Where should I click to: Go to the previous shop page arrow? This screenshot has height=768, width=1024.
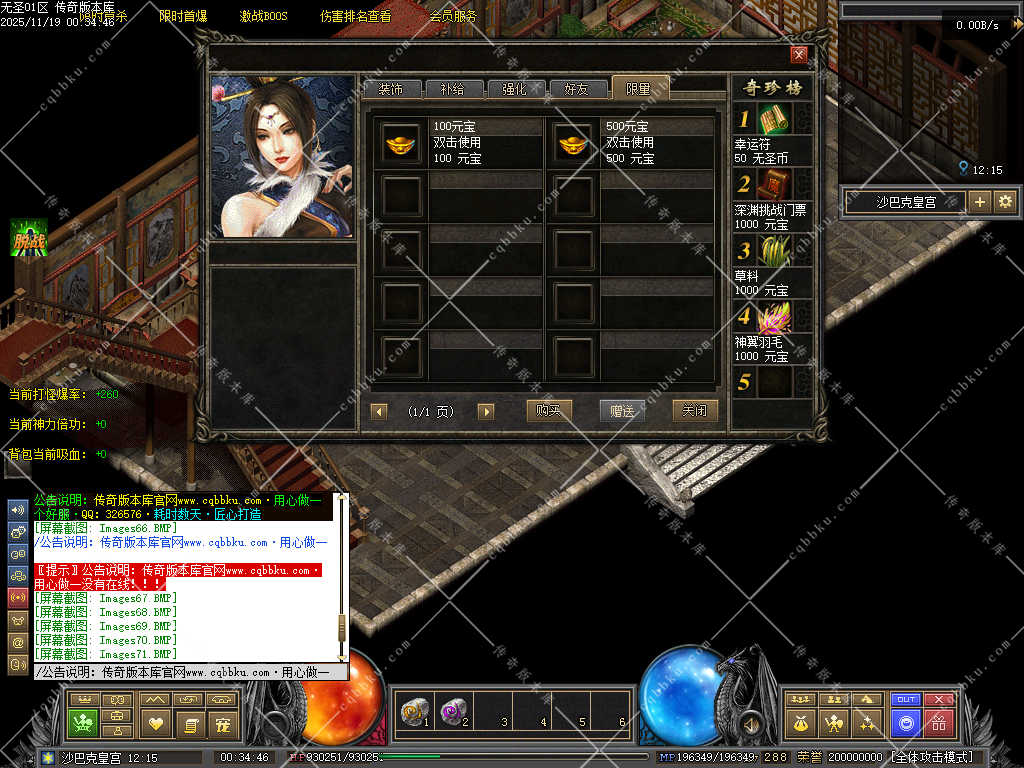tap(379, 411)
